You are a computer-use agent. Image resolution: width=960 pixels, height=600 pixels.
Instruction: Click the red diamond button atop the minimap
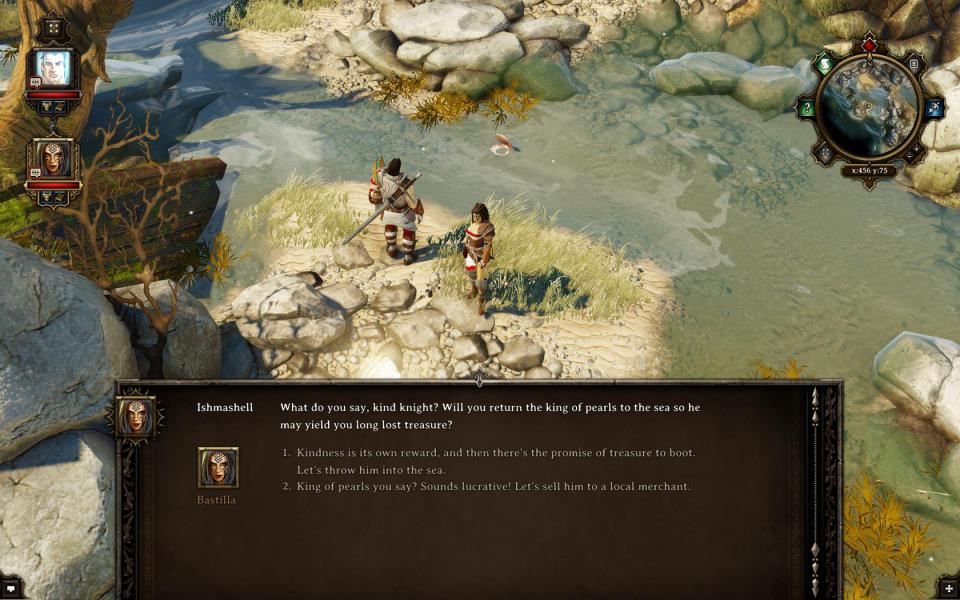(x=869, y=45)
